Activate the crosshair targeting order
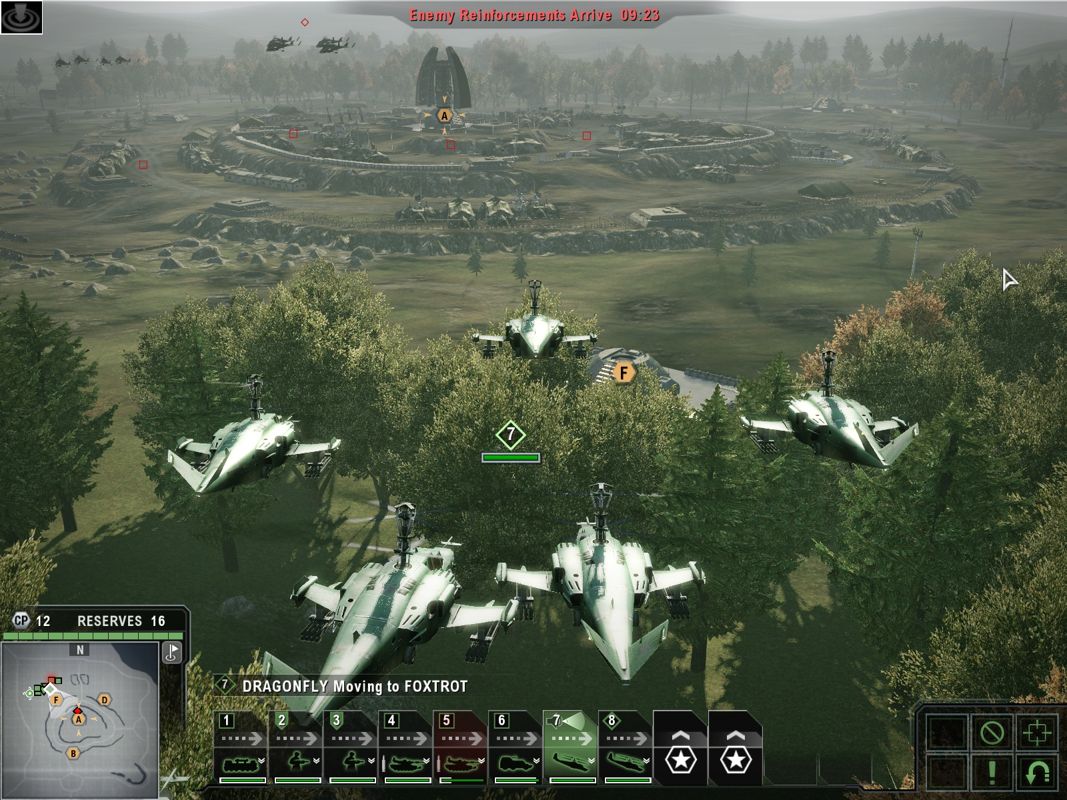 click(1036, 733)
